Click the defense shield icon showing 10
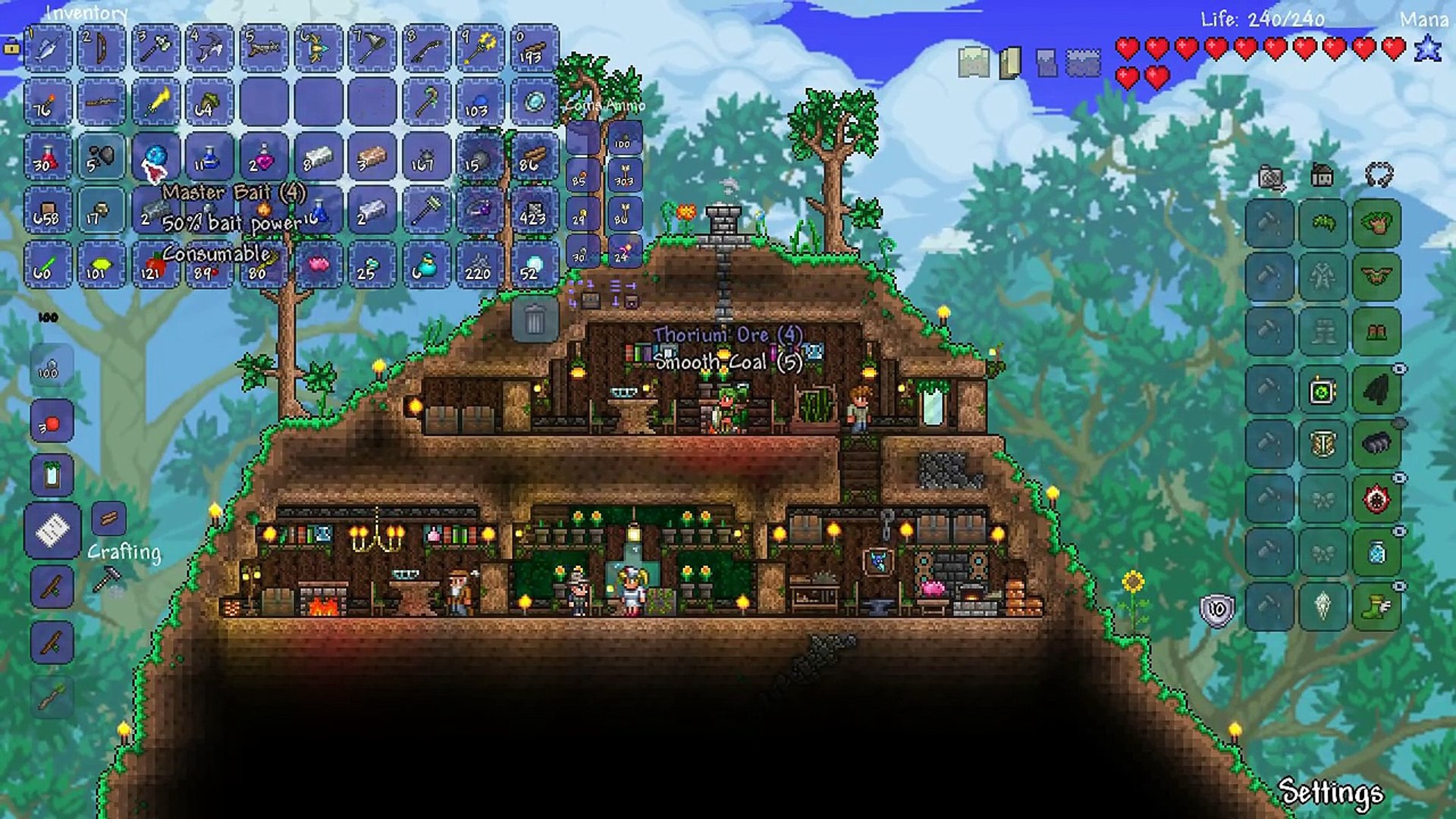 click(x=1216, y=607)
